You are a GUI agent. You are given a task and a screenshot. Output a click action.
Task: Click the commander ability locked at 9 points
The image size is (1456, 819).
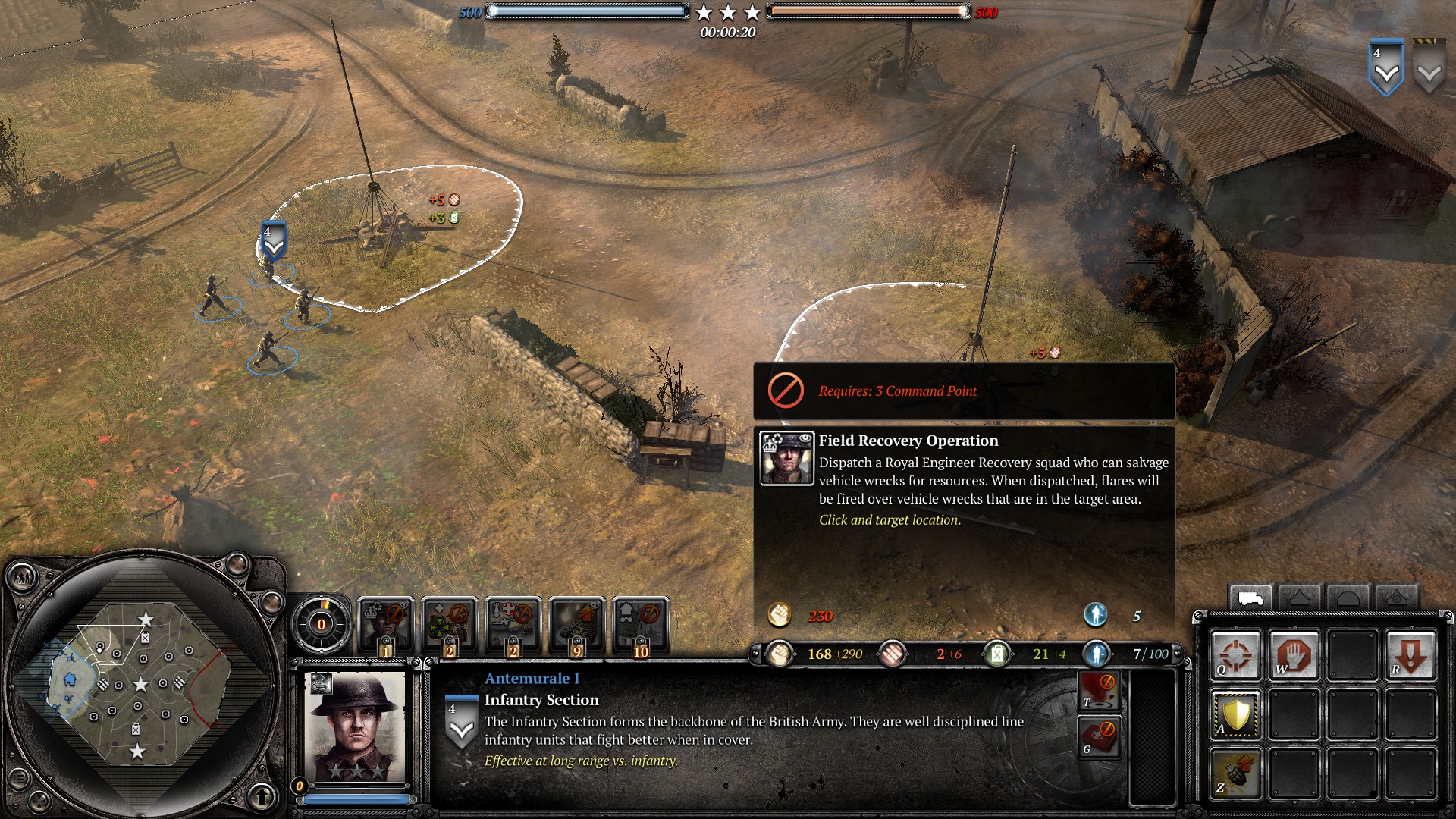[577, 623]
